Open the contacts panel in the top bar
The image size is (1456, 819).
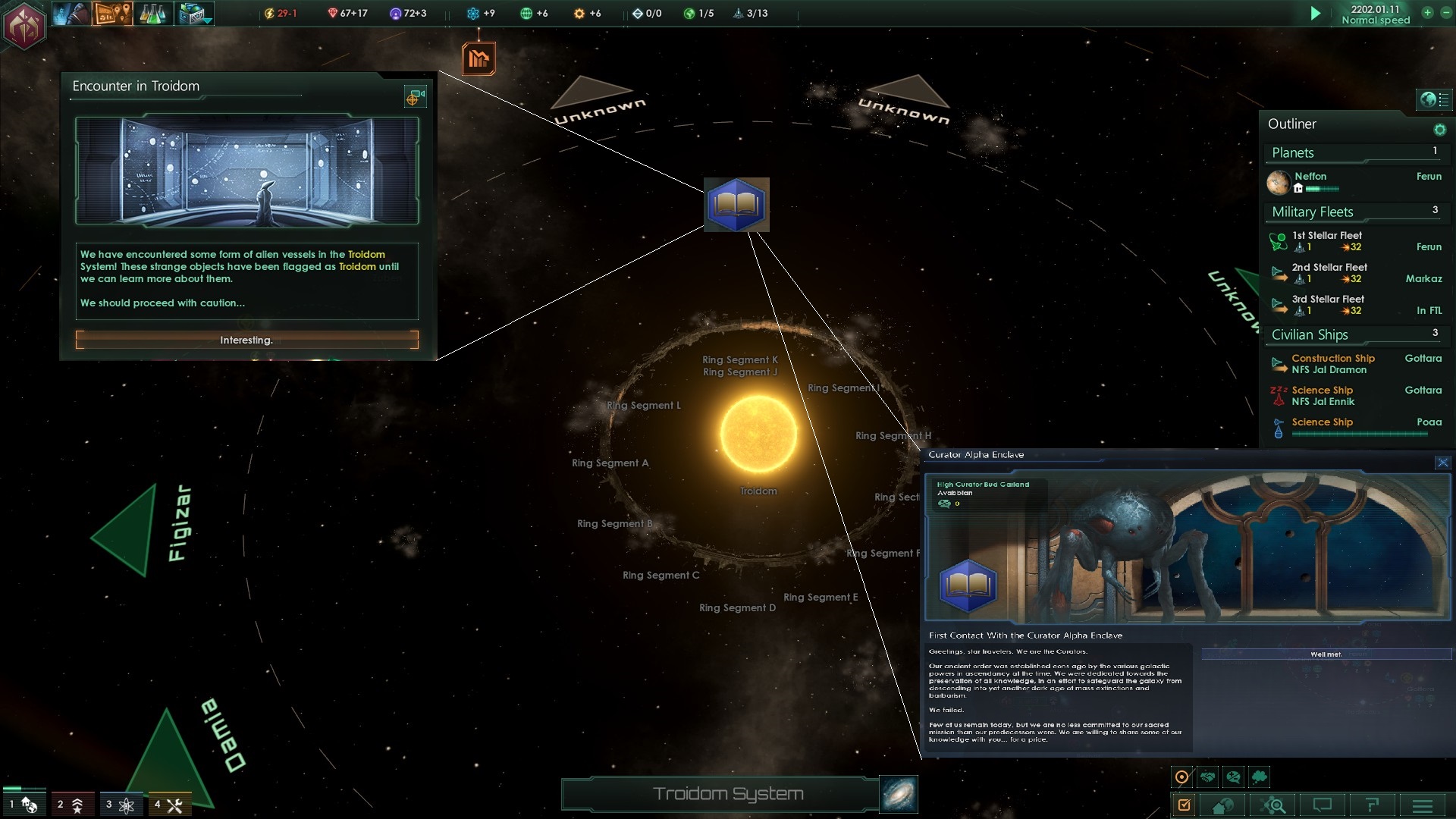click(x=71, y=14)
